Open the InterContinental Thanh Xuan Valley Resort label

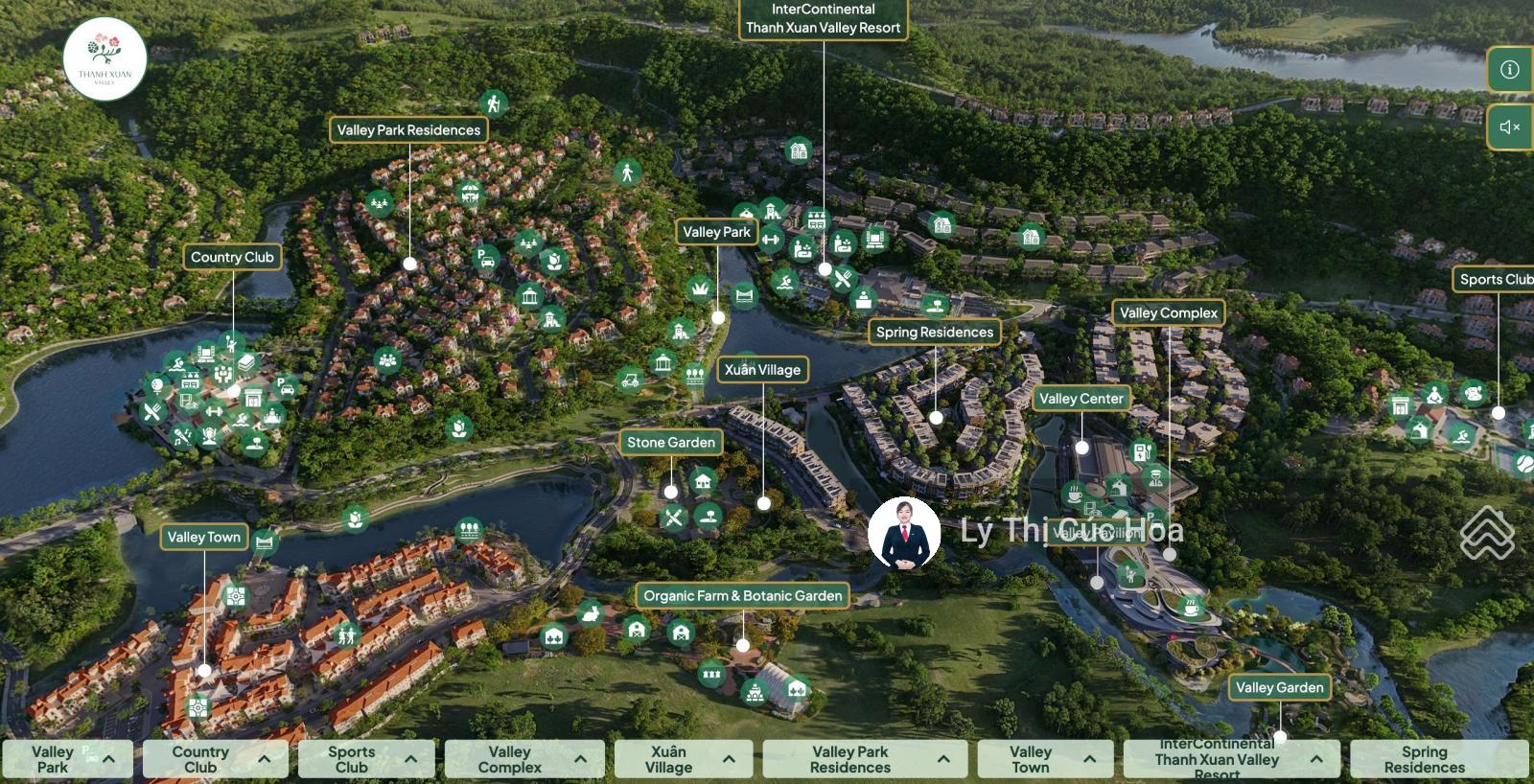[x=823, y=19]
